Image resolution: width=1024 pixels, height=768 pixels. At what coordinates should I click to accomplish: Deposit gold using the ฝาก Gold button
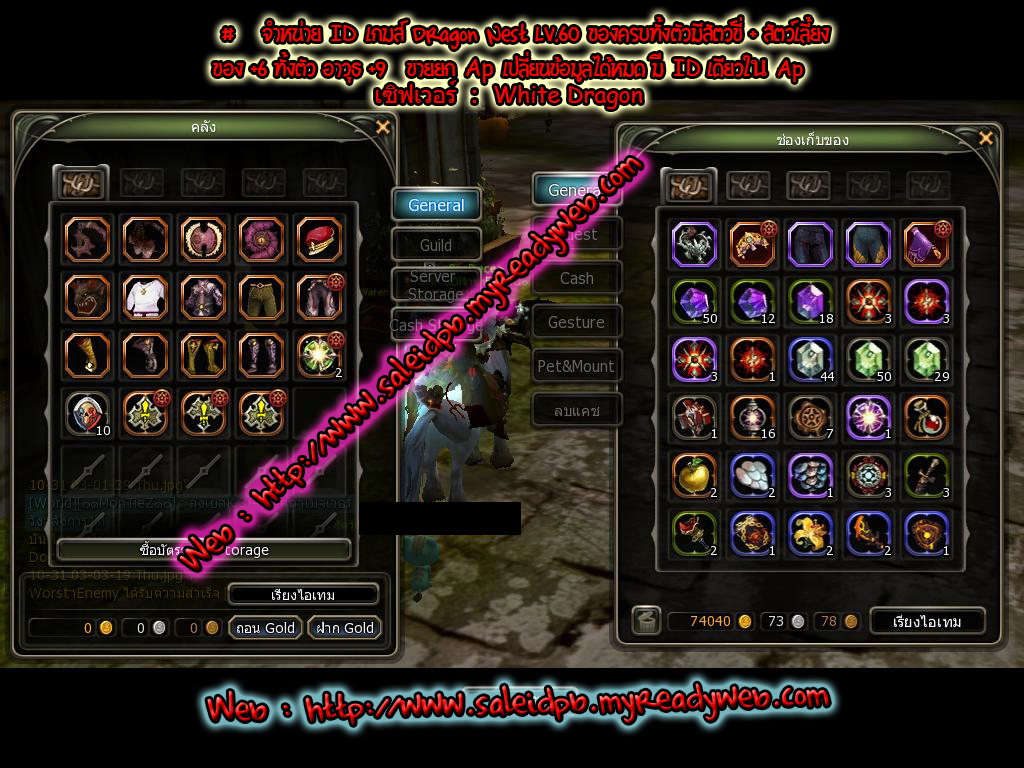tap(345, 628)
